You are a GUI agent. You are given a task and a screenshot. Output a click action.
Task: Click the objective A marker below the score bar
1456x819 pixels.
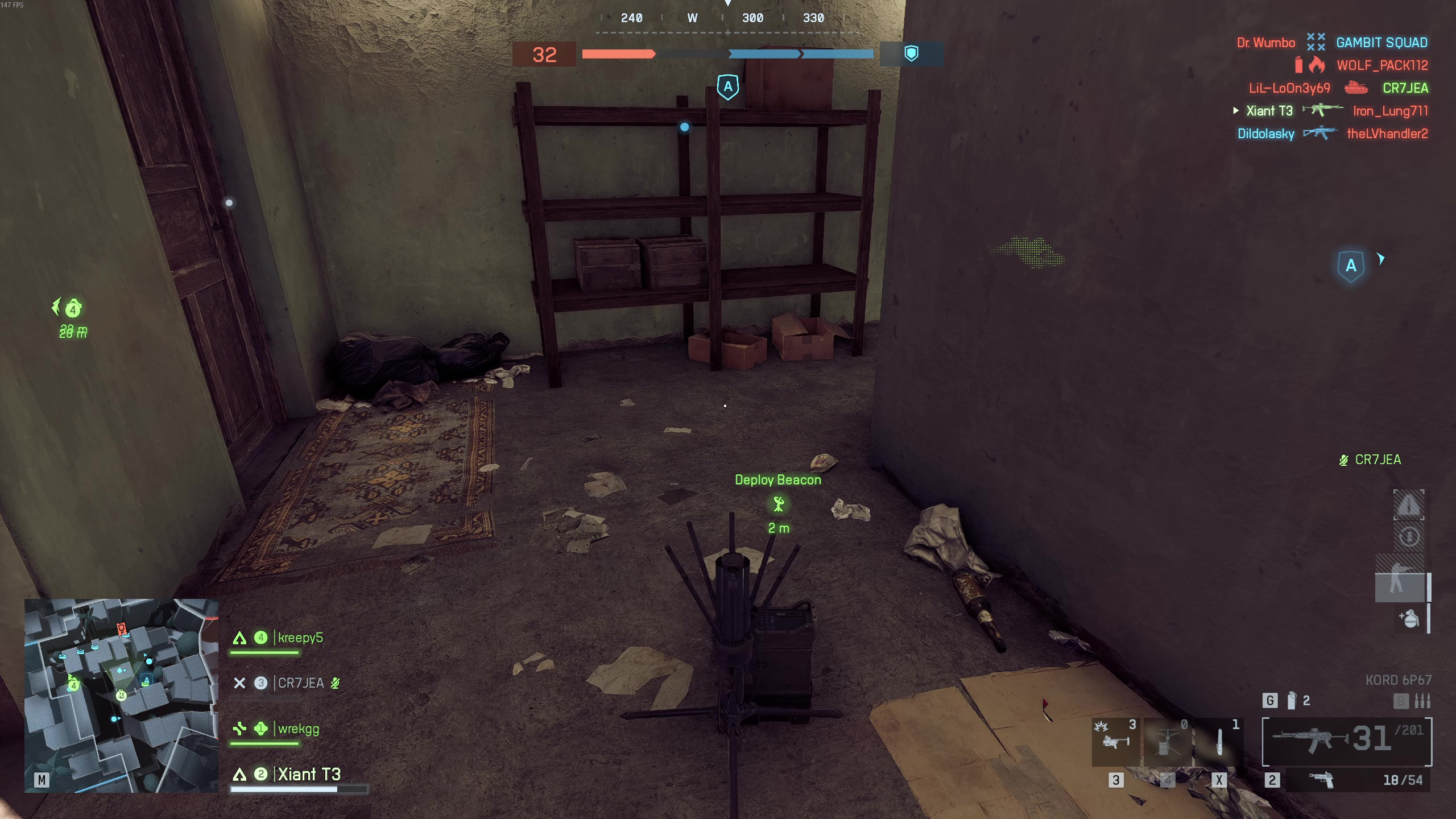[728, 87]
